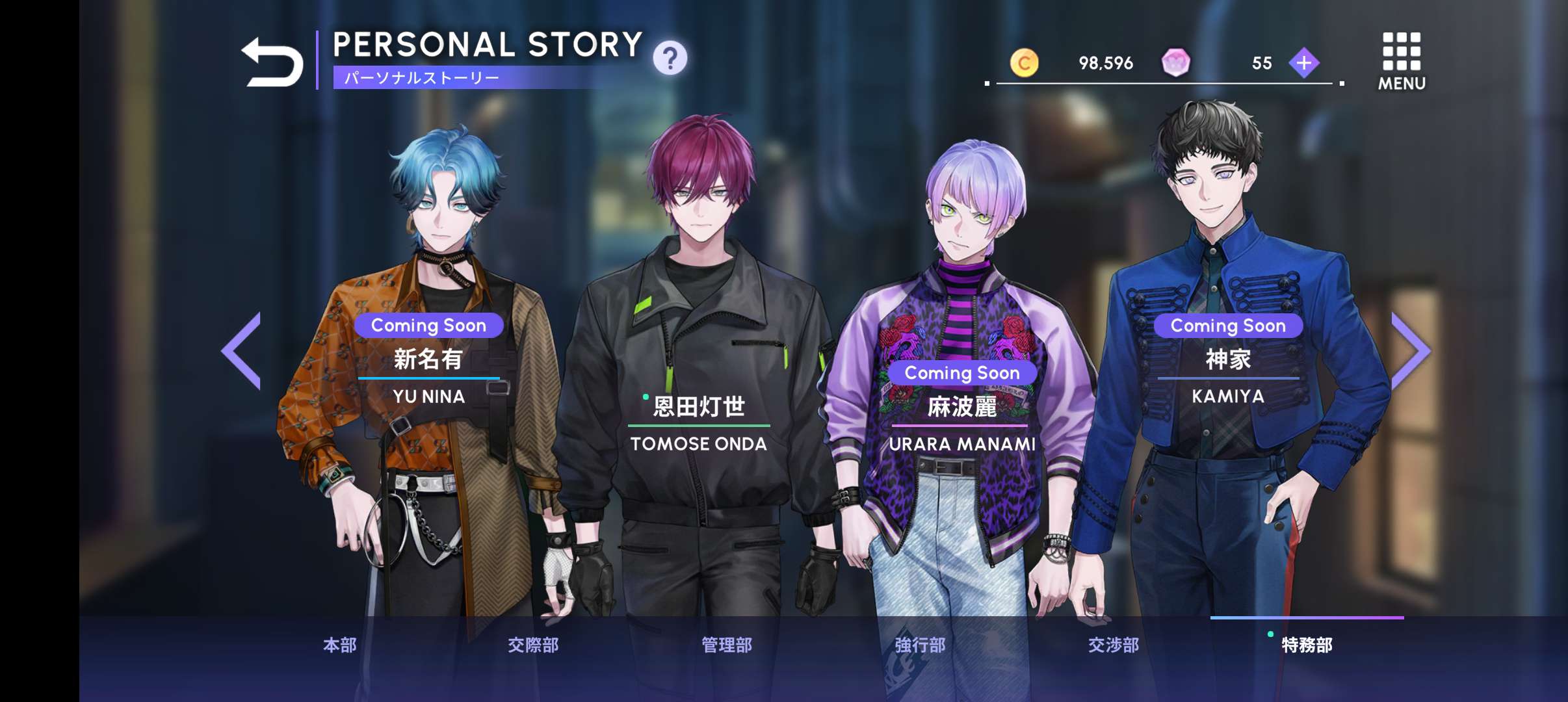Open the MENU grid
The width and height of the screenshot is (1568, 702).
coord(1401,61)
